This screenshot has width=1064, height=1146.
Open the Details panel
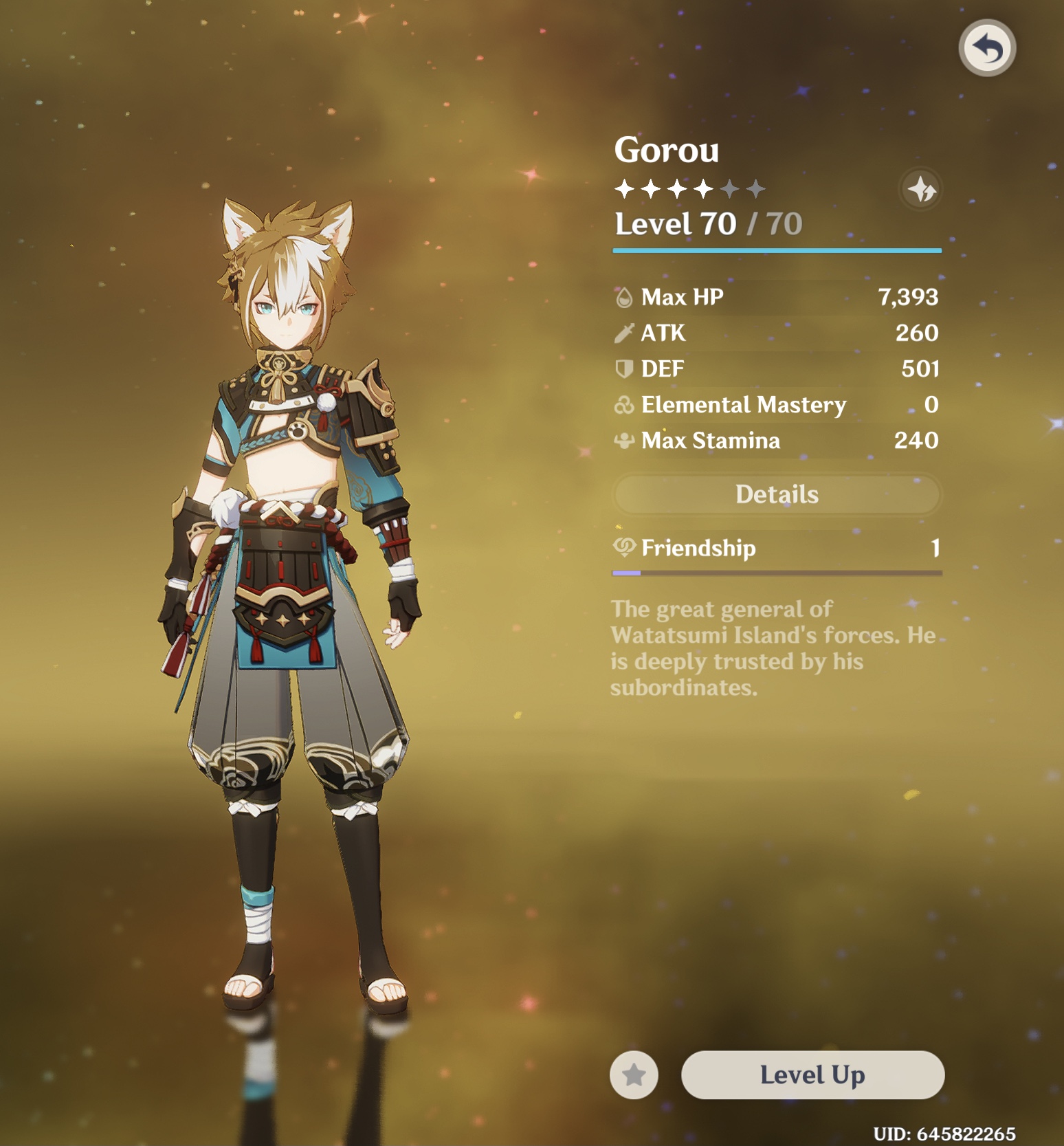point(776,494)
